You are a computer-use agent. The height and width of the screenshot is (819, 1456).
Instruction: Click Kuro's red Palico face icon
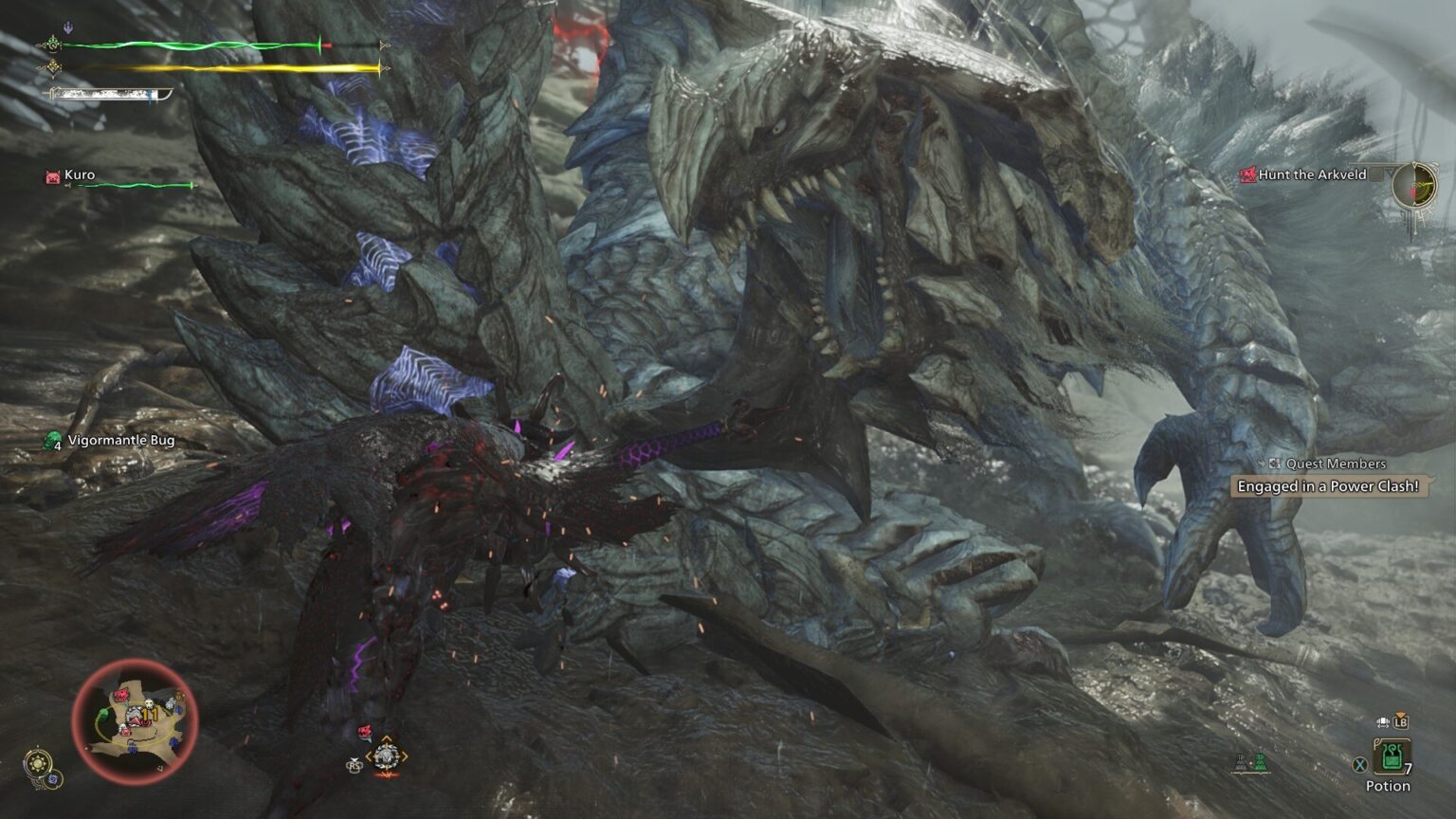51,175
